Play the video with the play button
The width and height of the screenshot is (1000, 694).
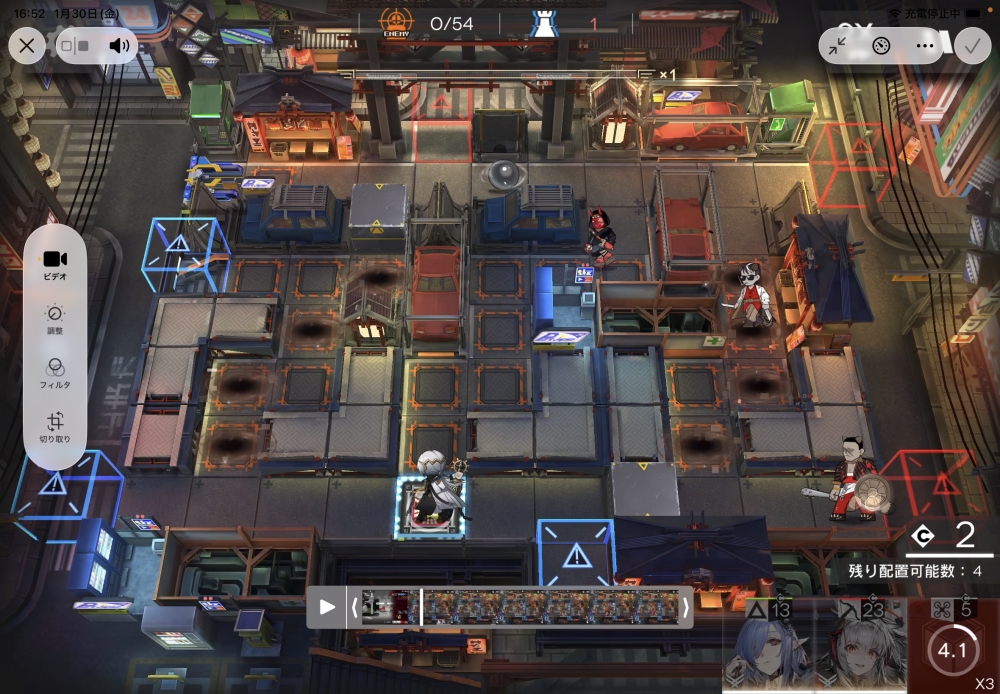click(x=327, y=606)
